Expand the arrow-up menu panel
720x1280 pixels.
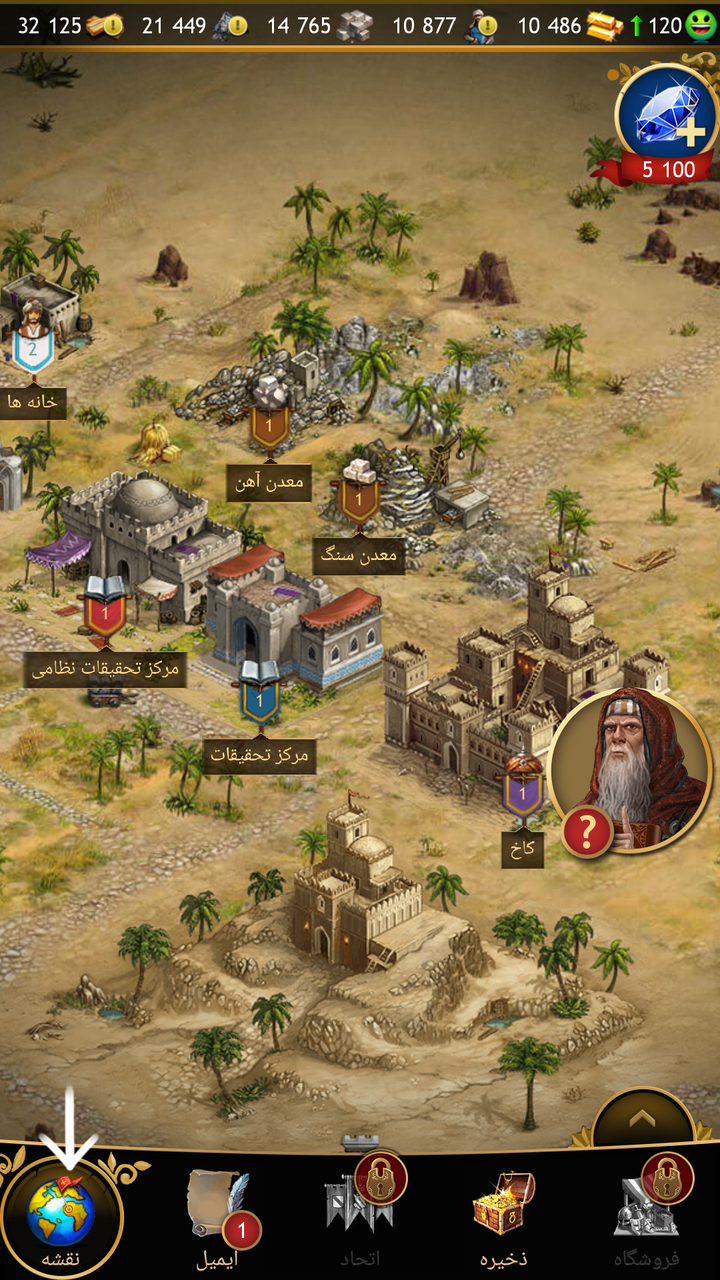[641, 1119]
